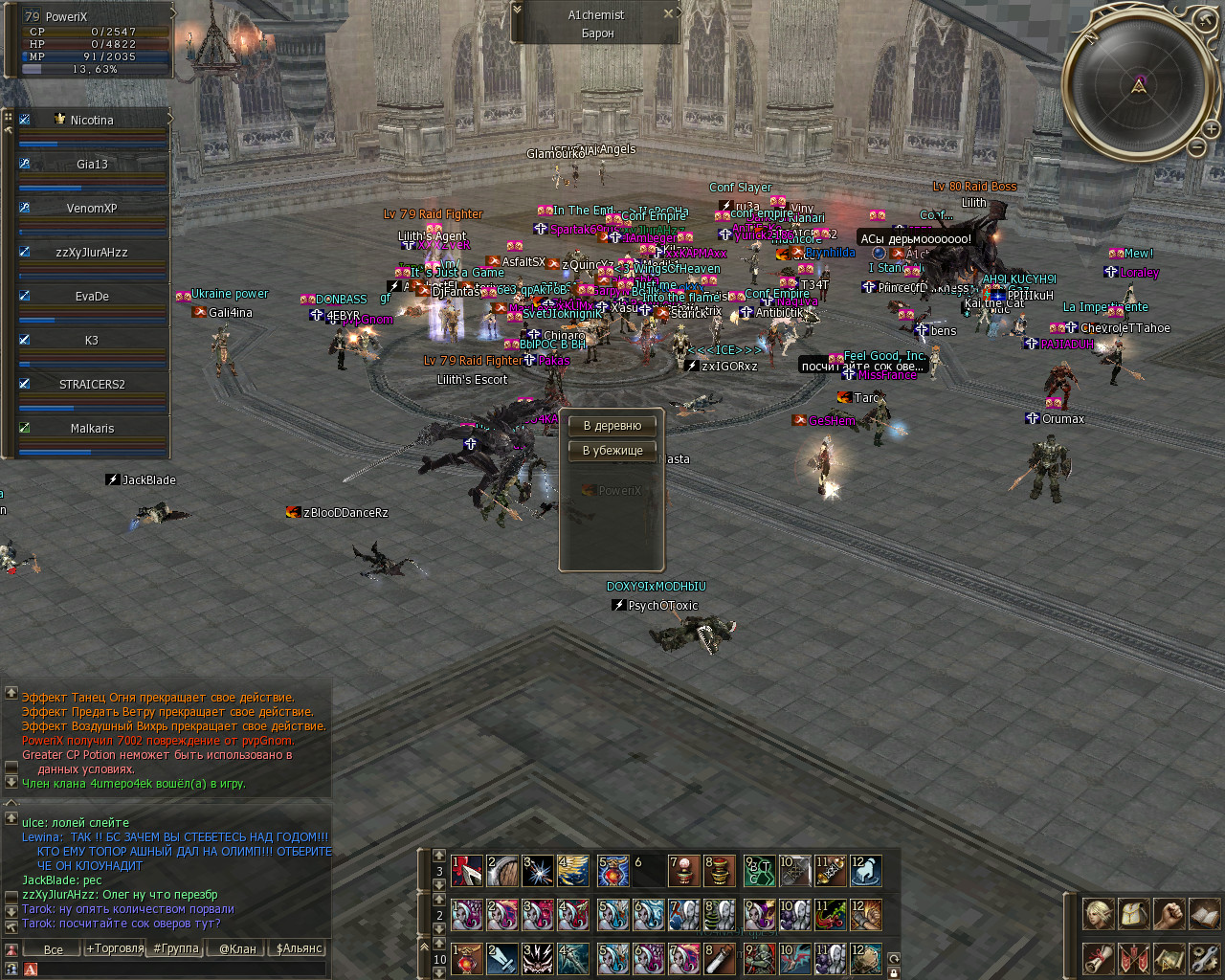Switch to the "$Альянс" chat tab
Screen dimensions: 1225x980
(299, 949)
